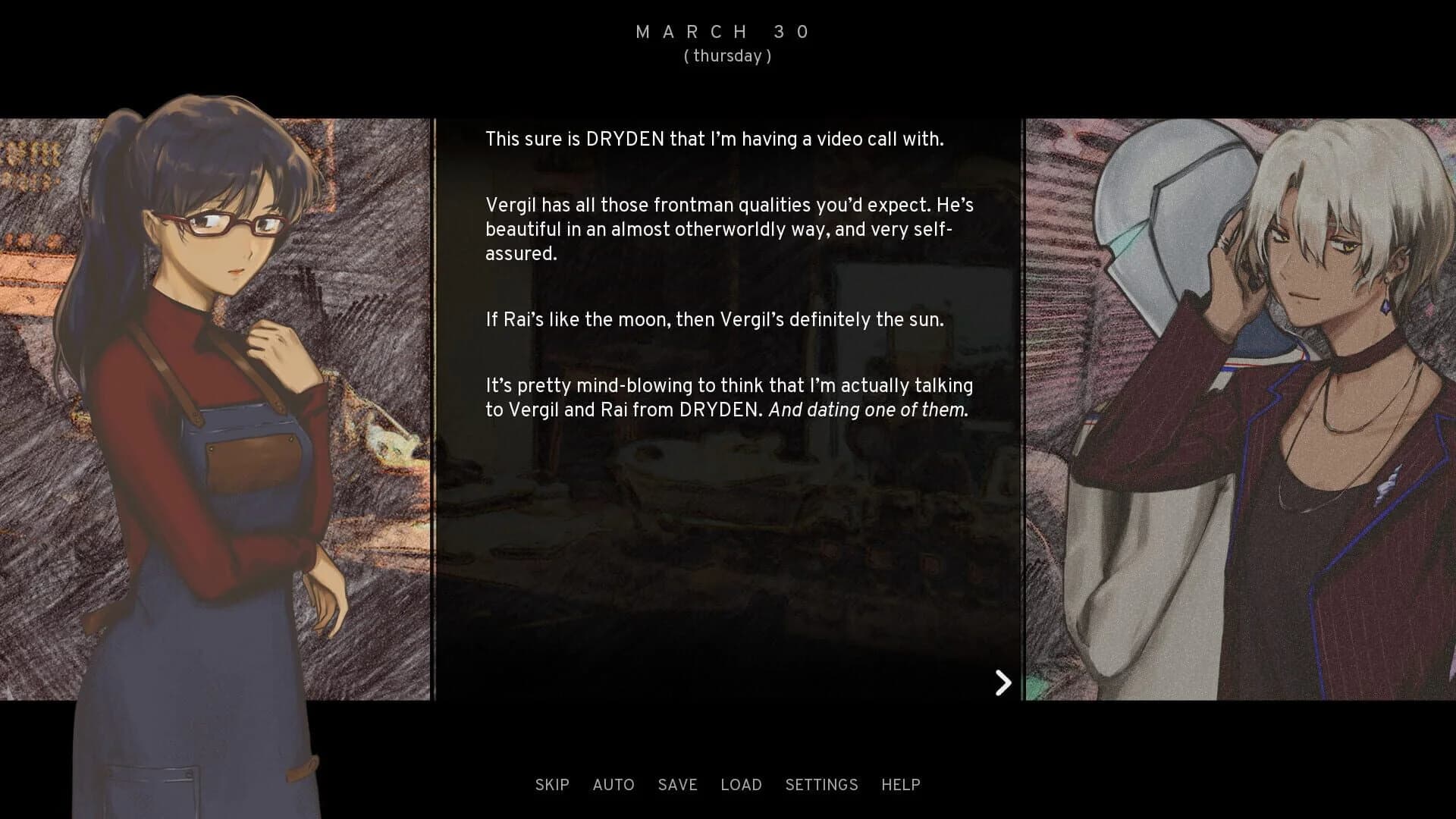
Task: Click between SAVE and LOAD menu items
Action: 711,785
